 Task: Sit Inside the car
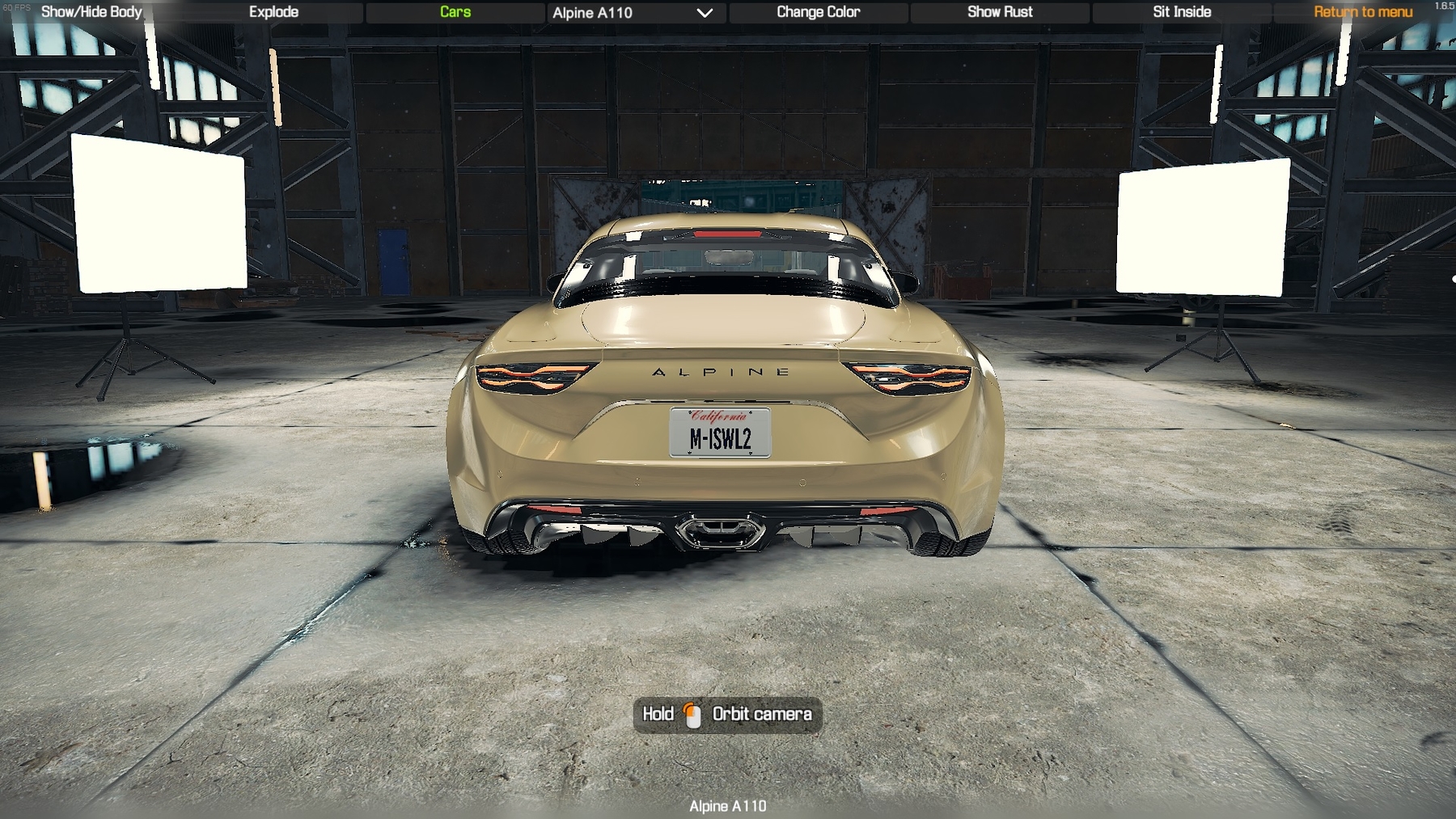[1182, 12]
